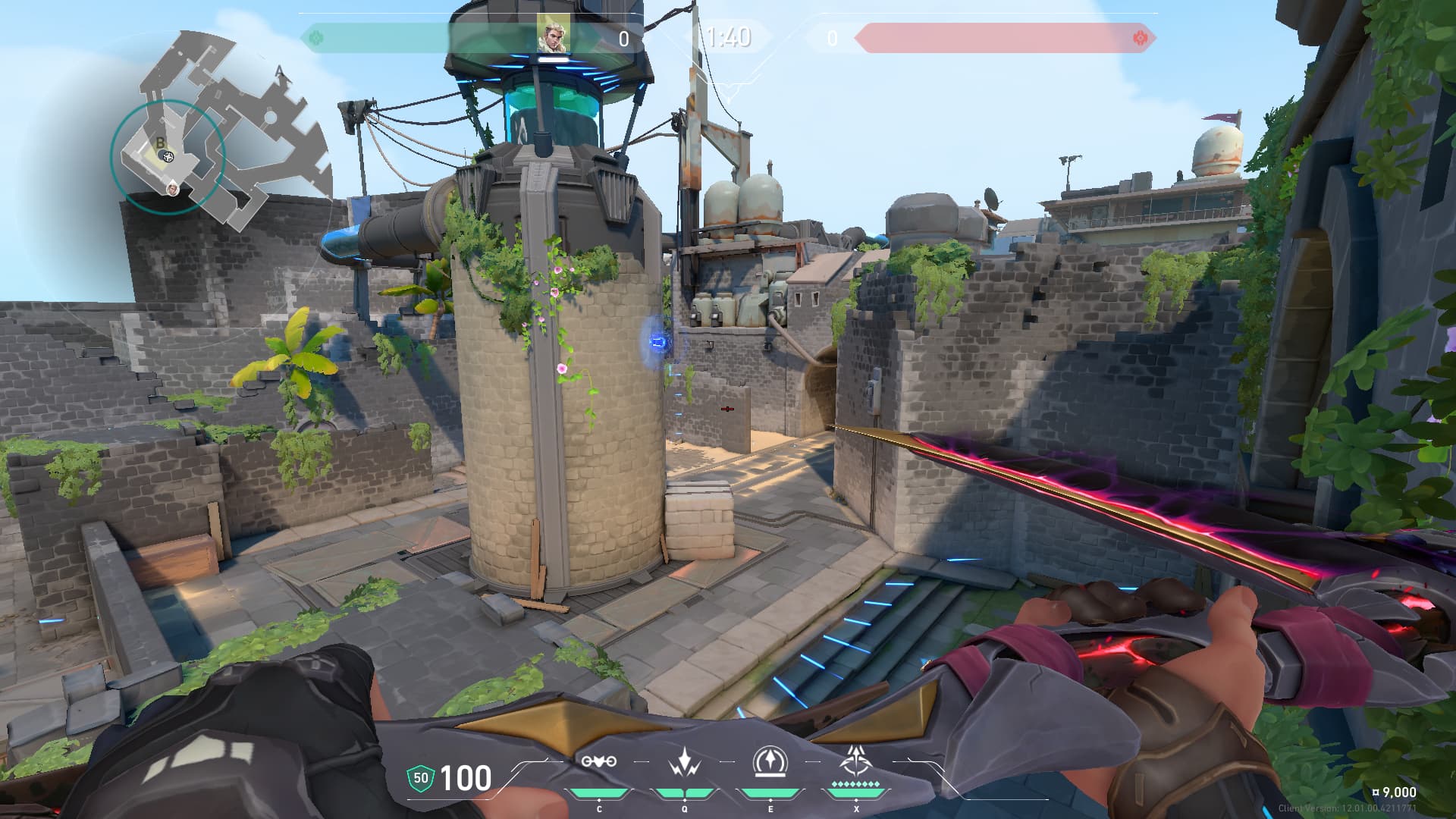
Task: Click the player portrait marker on minimap
Action: pyautogui.click(x=174, y=187)
